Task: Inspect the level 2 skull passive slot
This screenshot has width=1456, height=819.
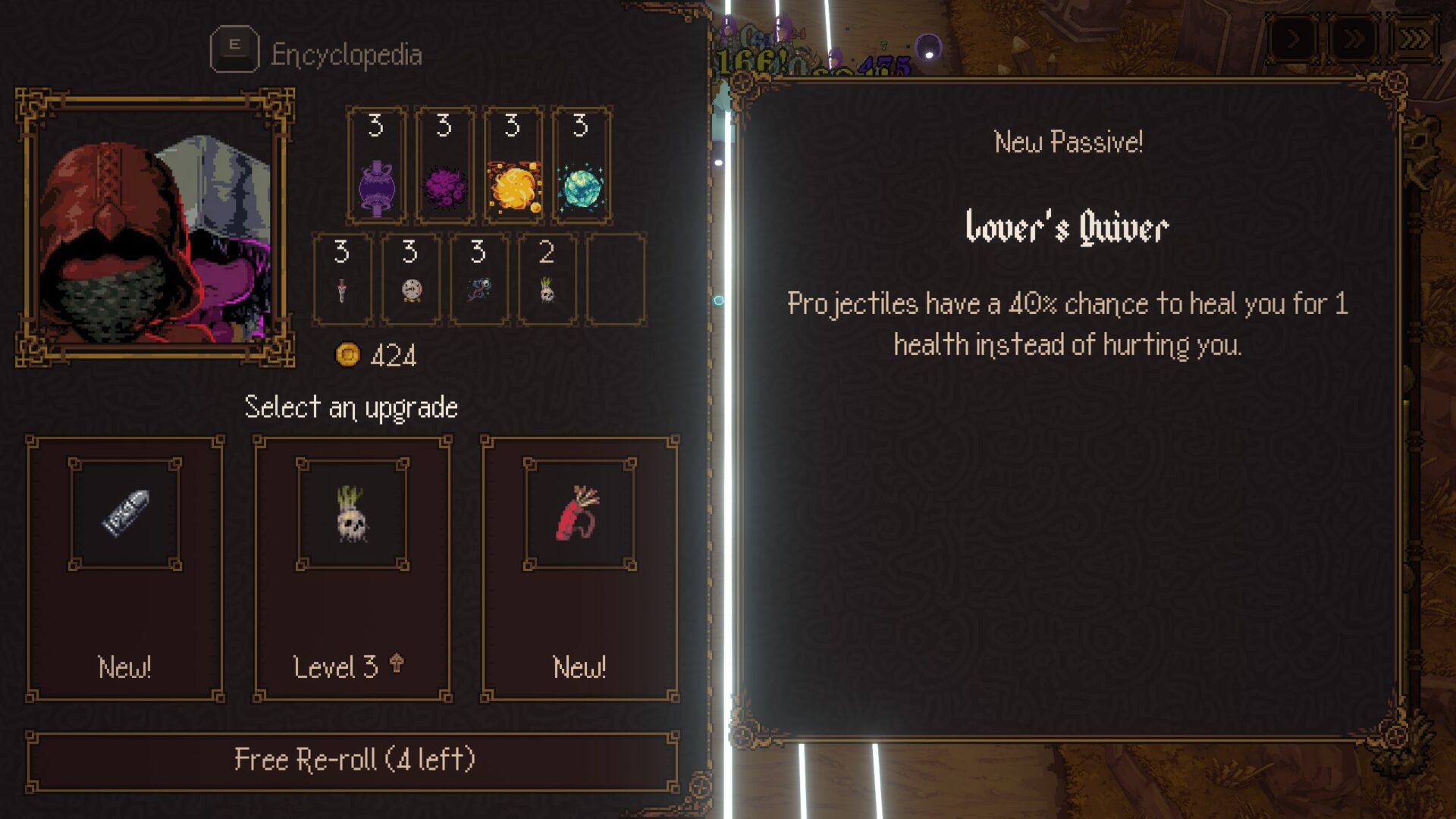Action: tap(547, 279)
